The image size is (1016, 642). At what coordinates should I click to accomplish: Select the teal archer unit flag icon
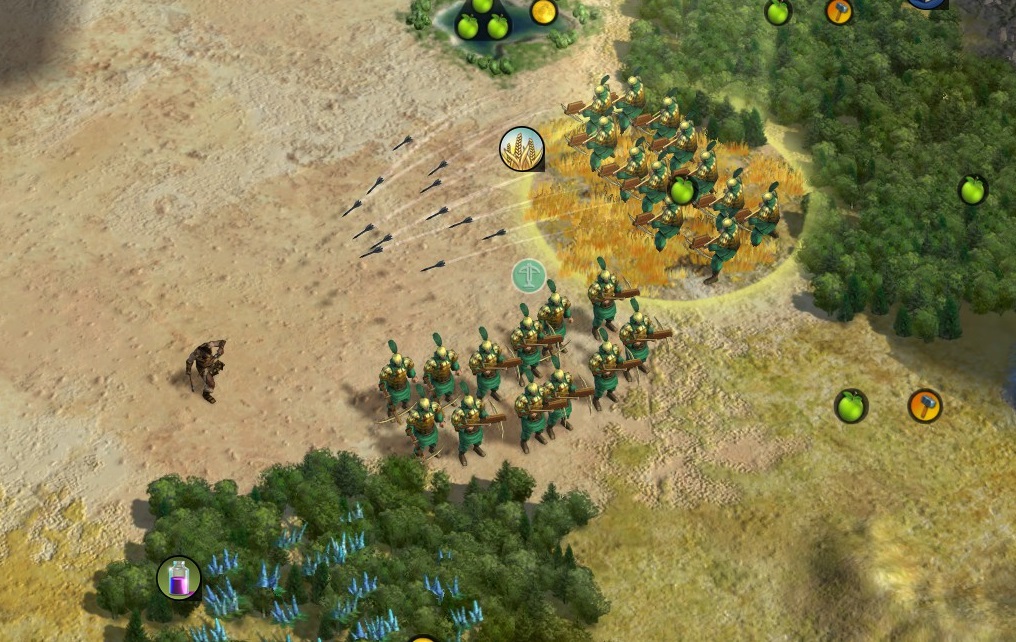pos(529,276)
